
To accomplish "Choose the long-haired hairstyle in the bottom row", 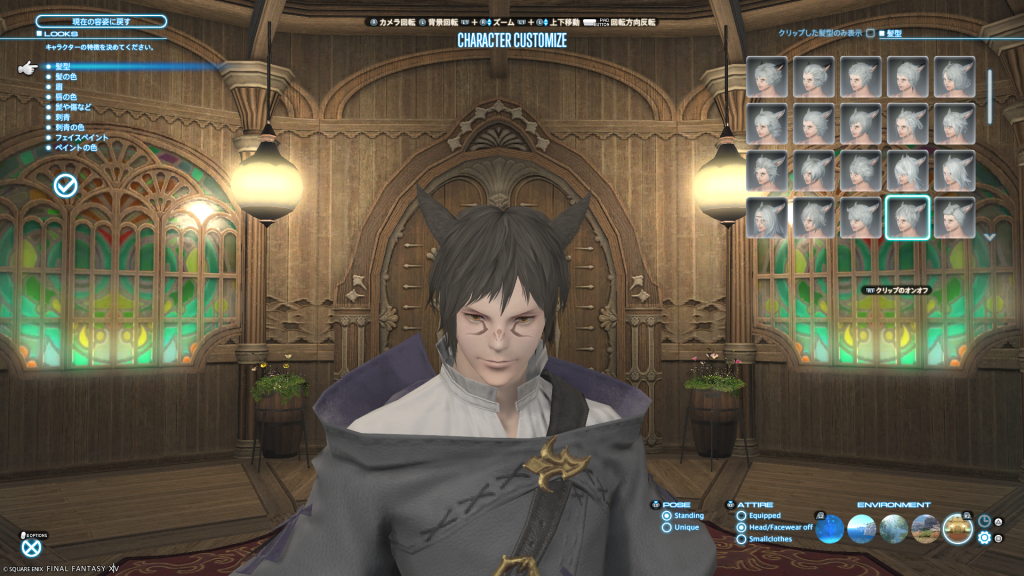I will (x=766, y=218).
